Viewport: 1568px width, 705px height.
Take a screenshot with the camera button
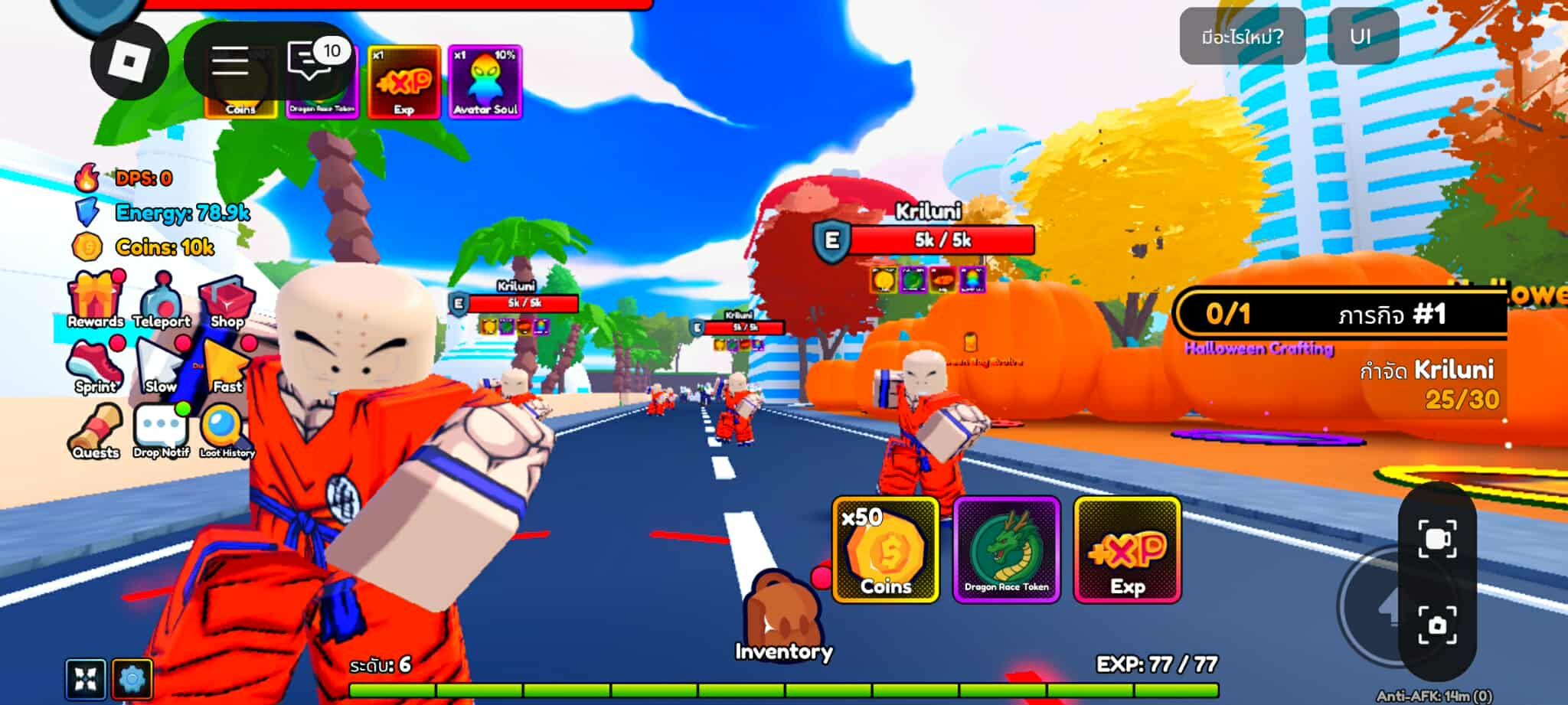pos(1436,625)
